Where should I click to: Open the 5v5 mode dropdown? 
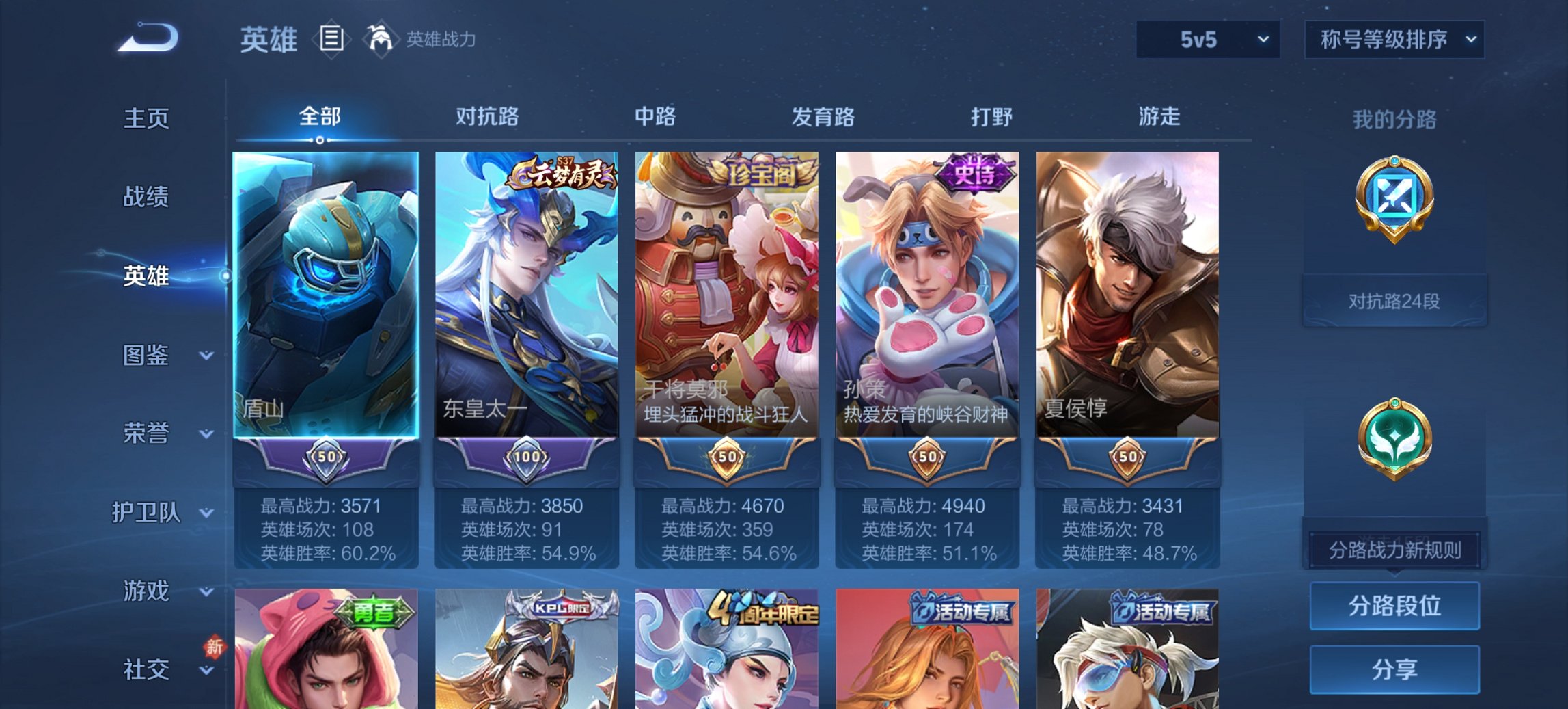pyautogui.click(x=1208, y=40)
